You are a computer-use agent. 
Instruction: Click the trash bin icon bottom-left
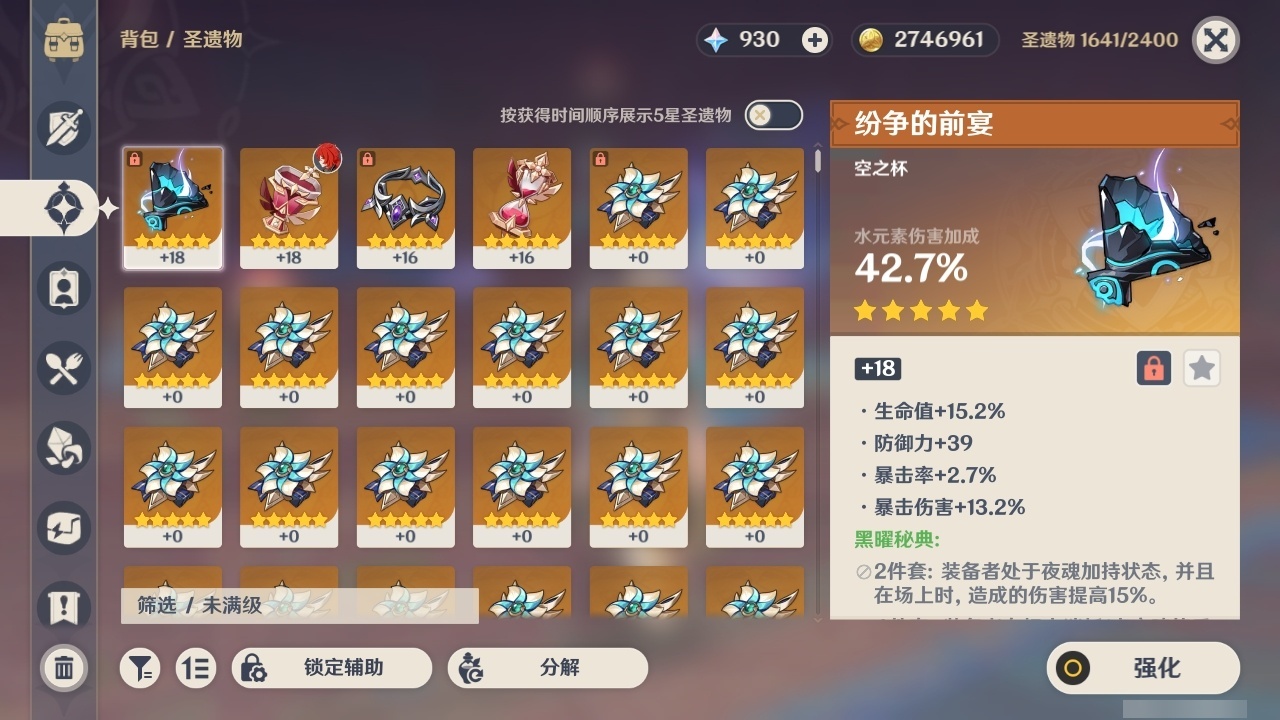[62, 668]
